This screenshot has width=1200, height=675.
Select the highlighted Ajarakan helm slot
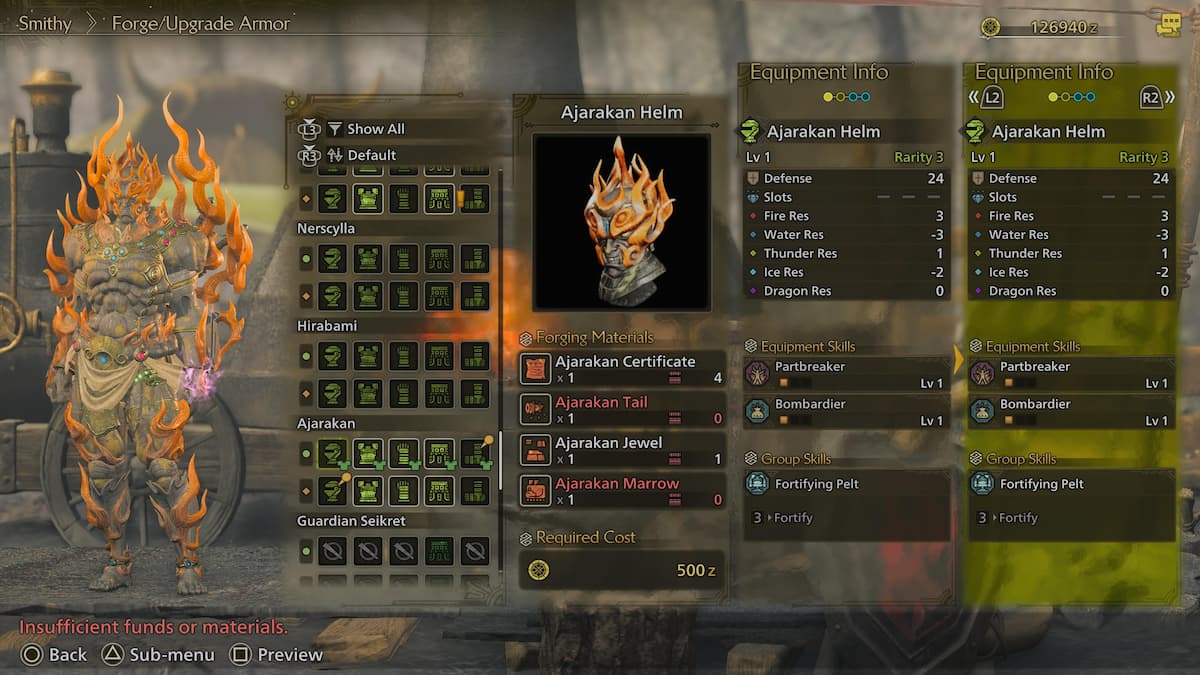tap(333, 454)
